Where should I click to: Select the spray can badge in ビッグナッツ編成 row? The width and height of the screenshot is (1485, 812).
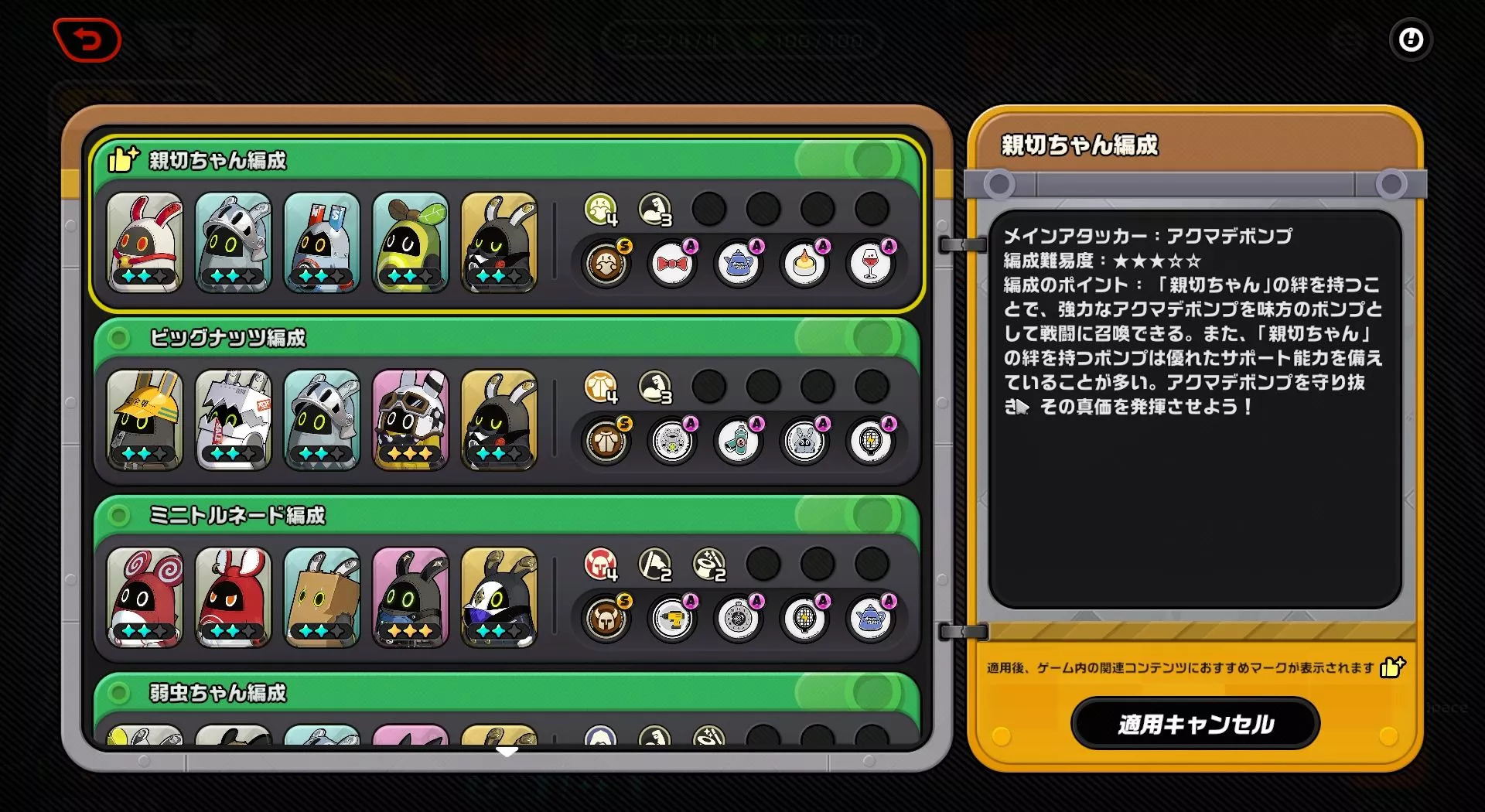pyautogui.click(x=739, y=441)
